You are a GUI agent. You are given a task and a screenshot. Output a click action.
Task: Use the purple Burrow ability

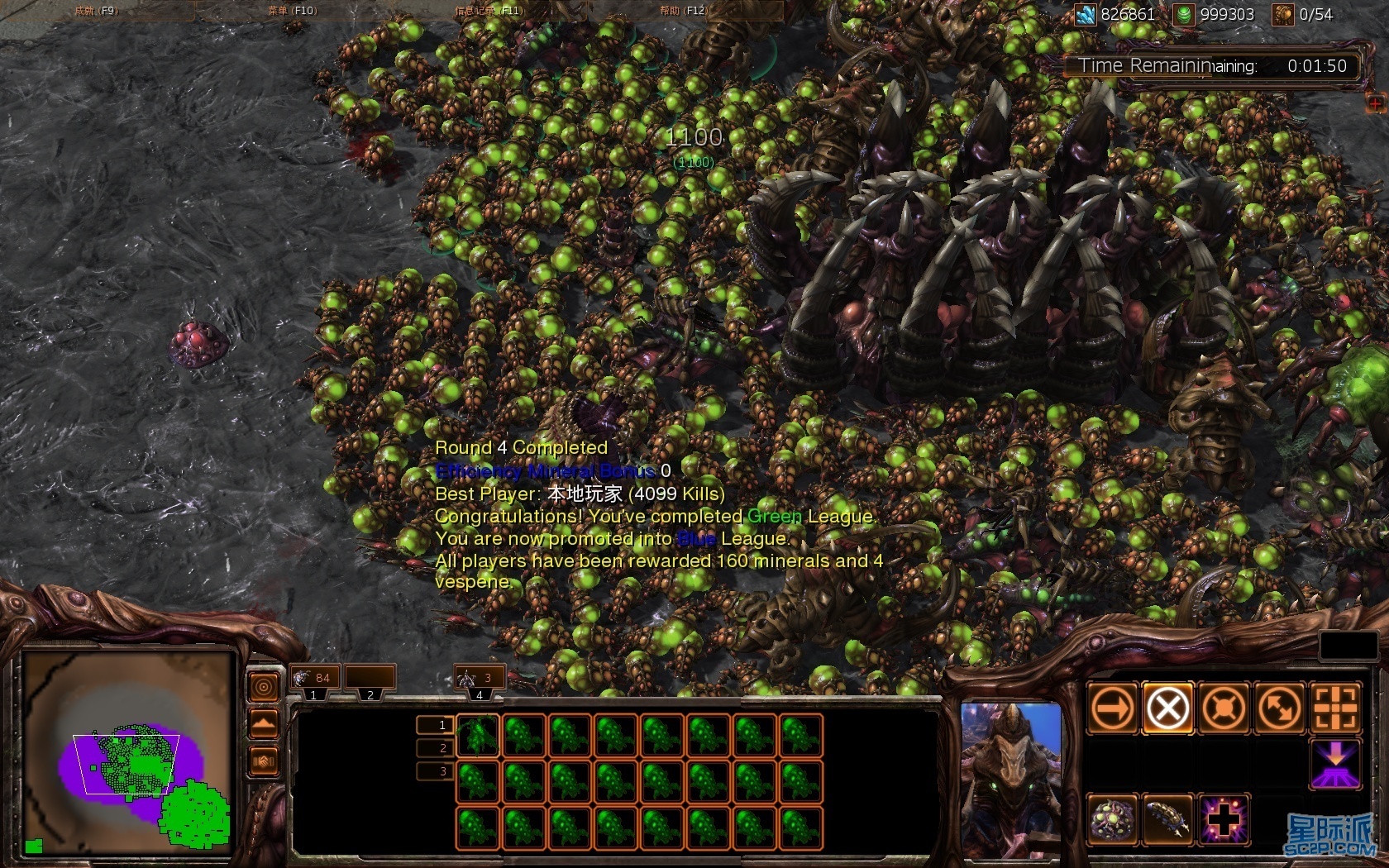point(1334,764)
